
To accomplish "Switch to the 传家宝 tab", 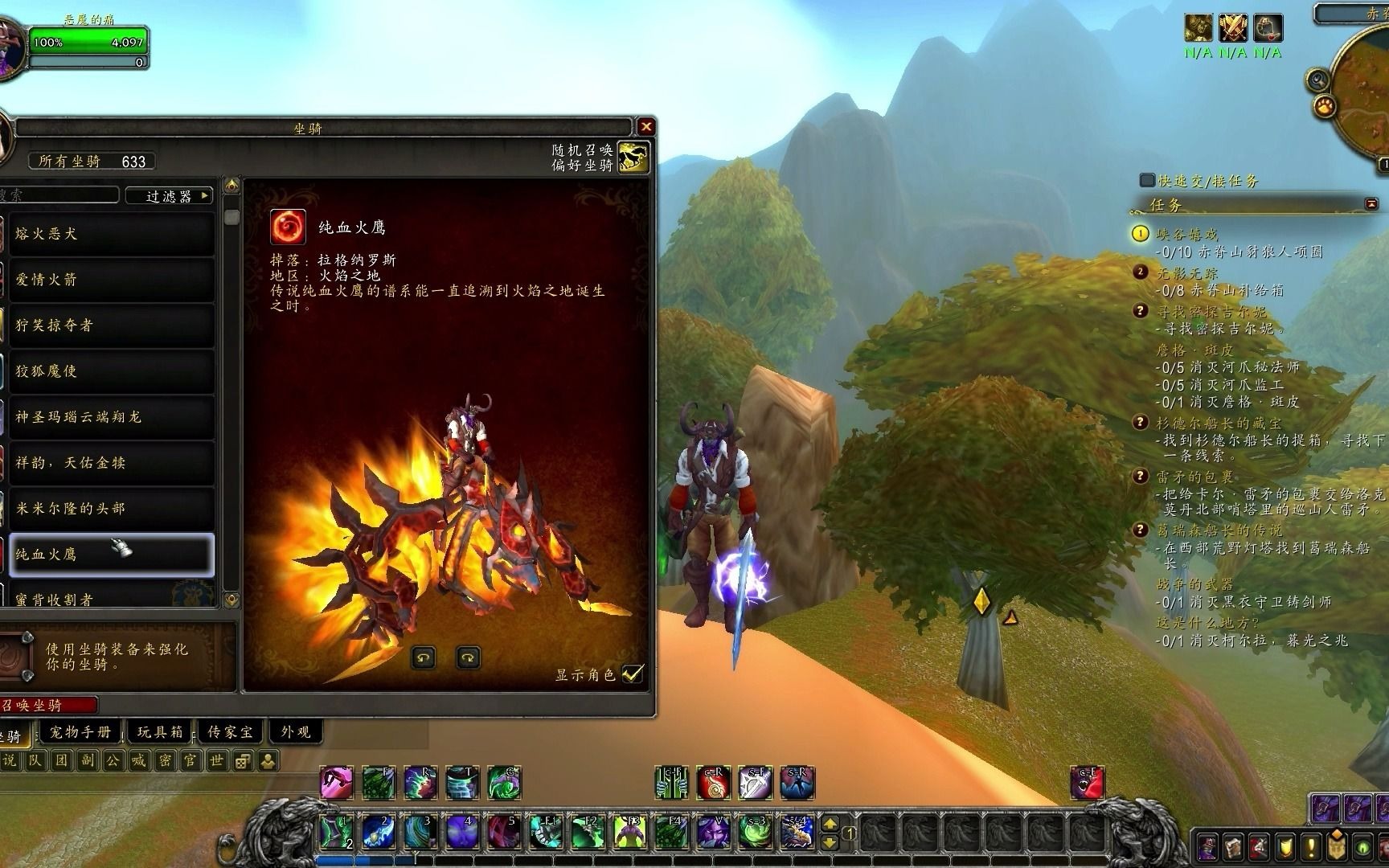I will point(231,732).
